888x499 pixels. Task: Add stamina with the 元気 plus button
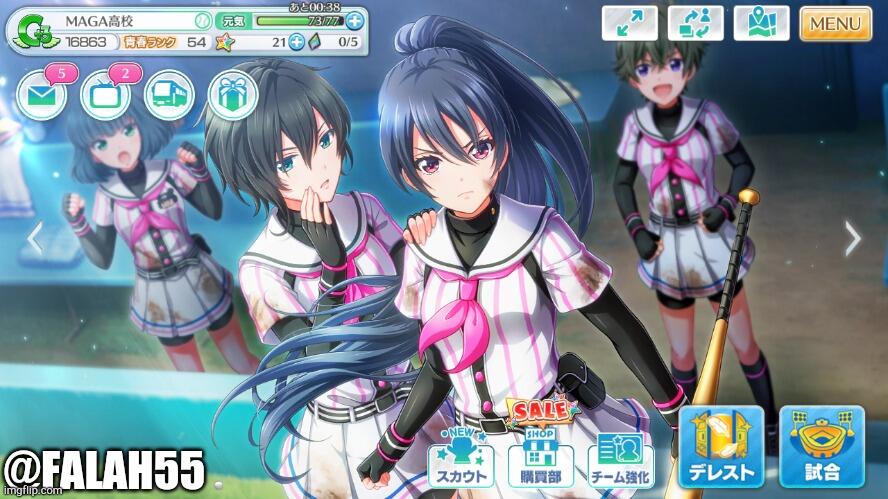[354, 20]
